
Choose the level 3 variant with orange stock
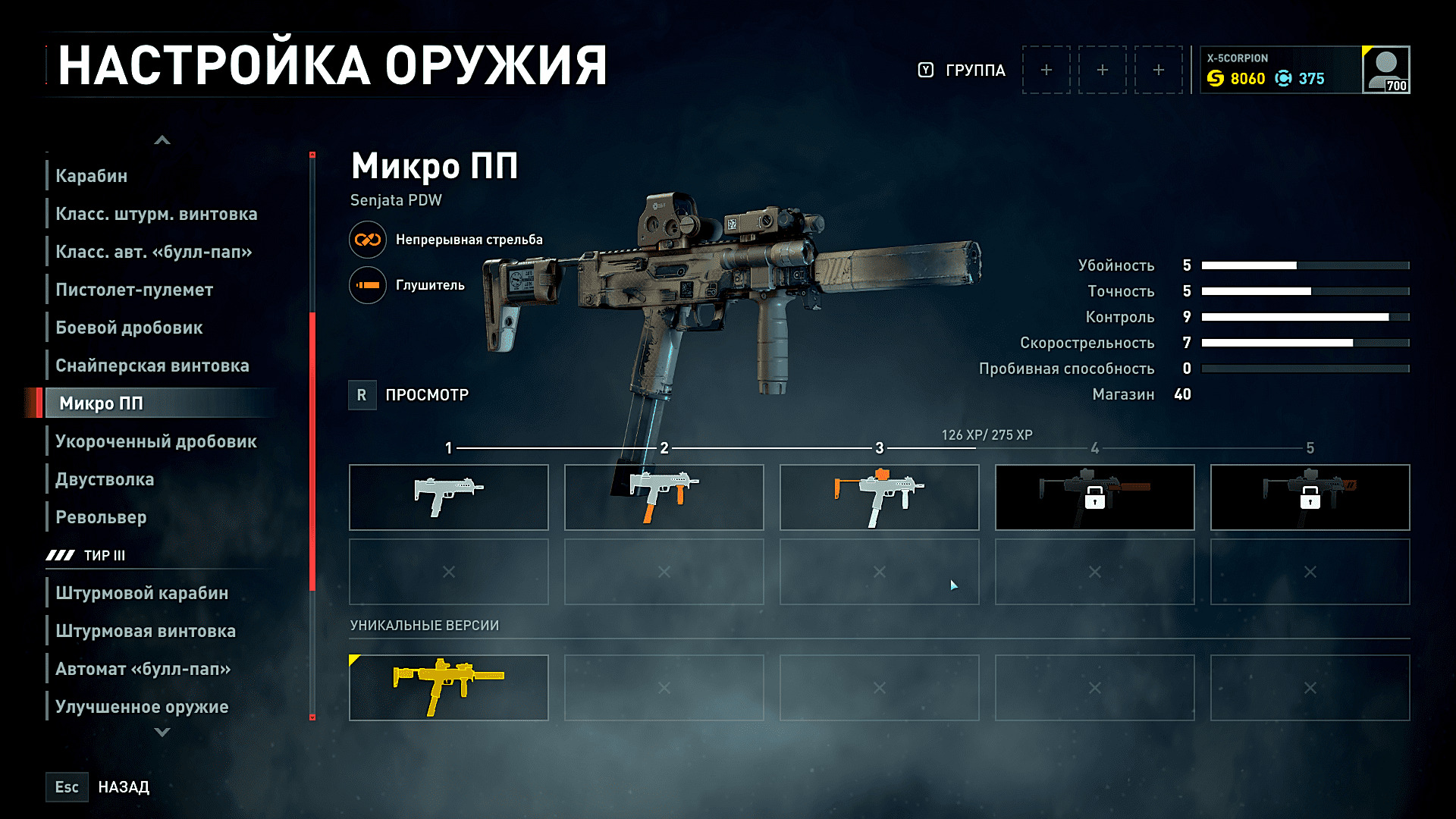pyautogui.click(x=879, y=497)
